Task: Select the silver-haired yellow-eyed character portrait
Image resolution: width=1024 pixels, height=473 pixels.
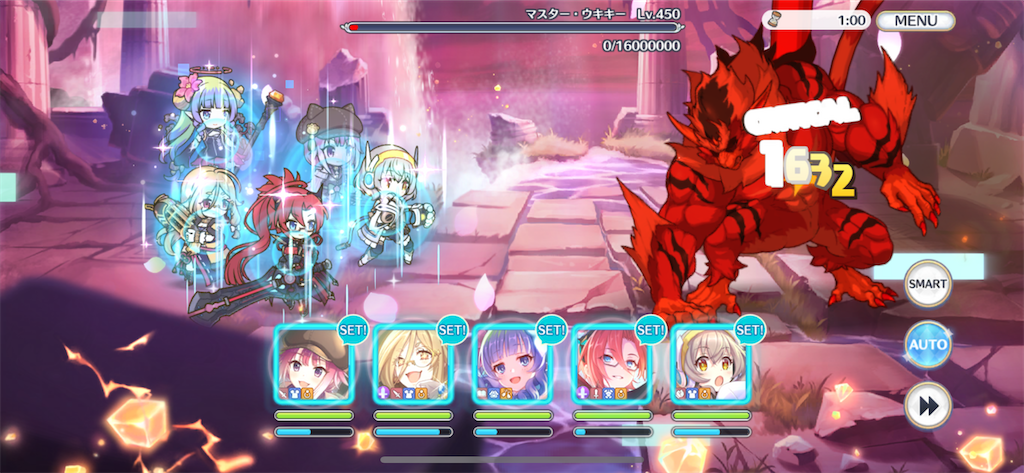Action: pyautogui.click(x=710, y=361)
